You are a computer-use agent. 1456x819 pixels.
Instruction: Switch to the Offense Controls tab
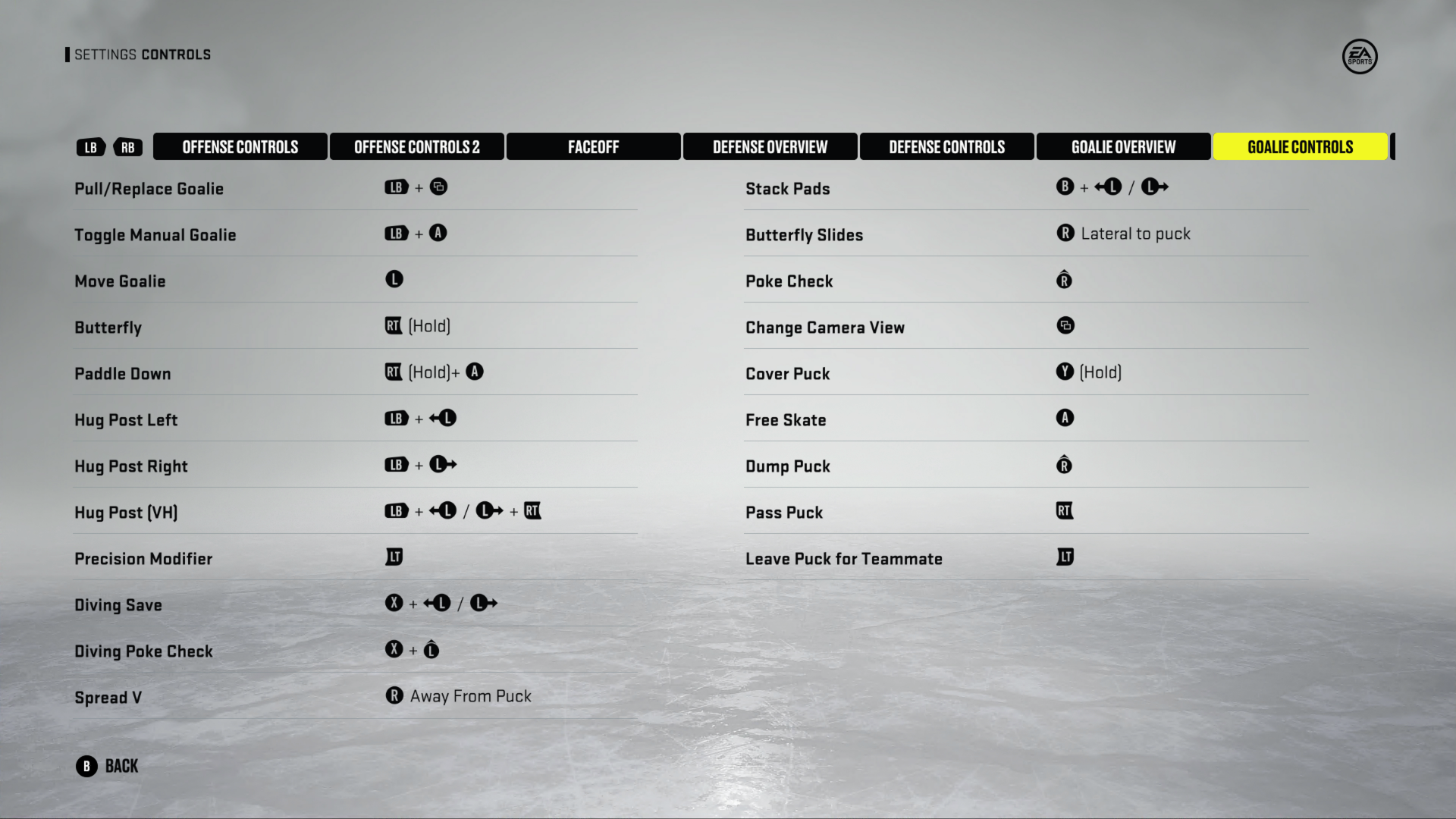(x=240, y=146)
